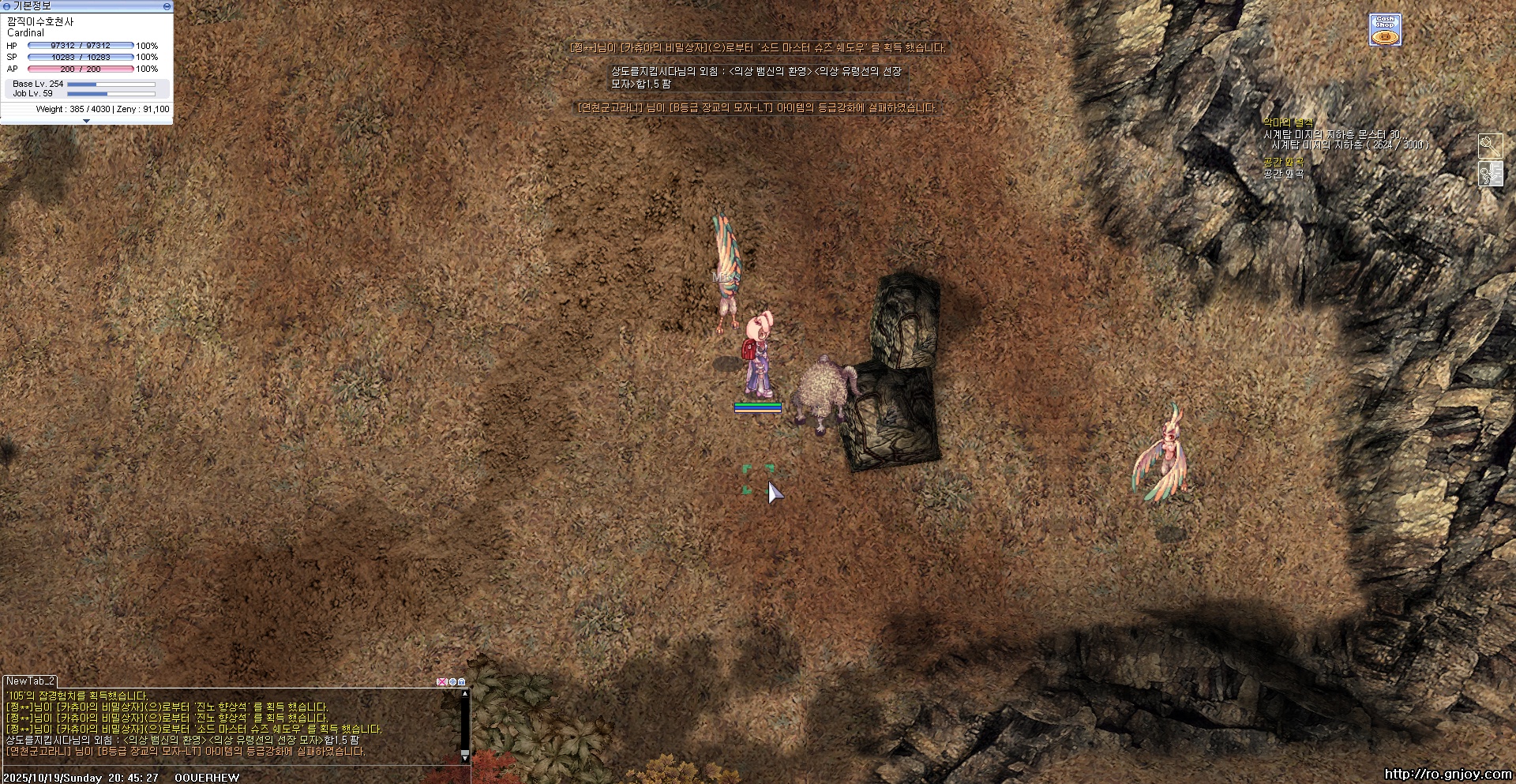
Task: Click the chat scrollbar down arrow
Action: (465, 756)
